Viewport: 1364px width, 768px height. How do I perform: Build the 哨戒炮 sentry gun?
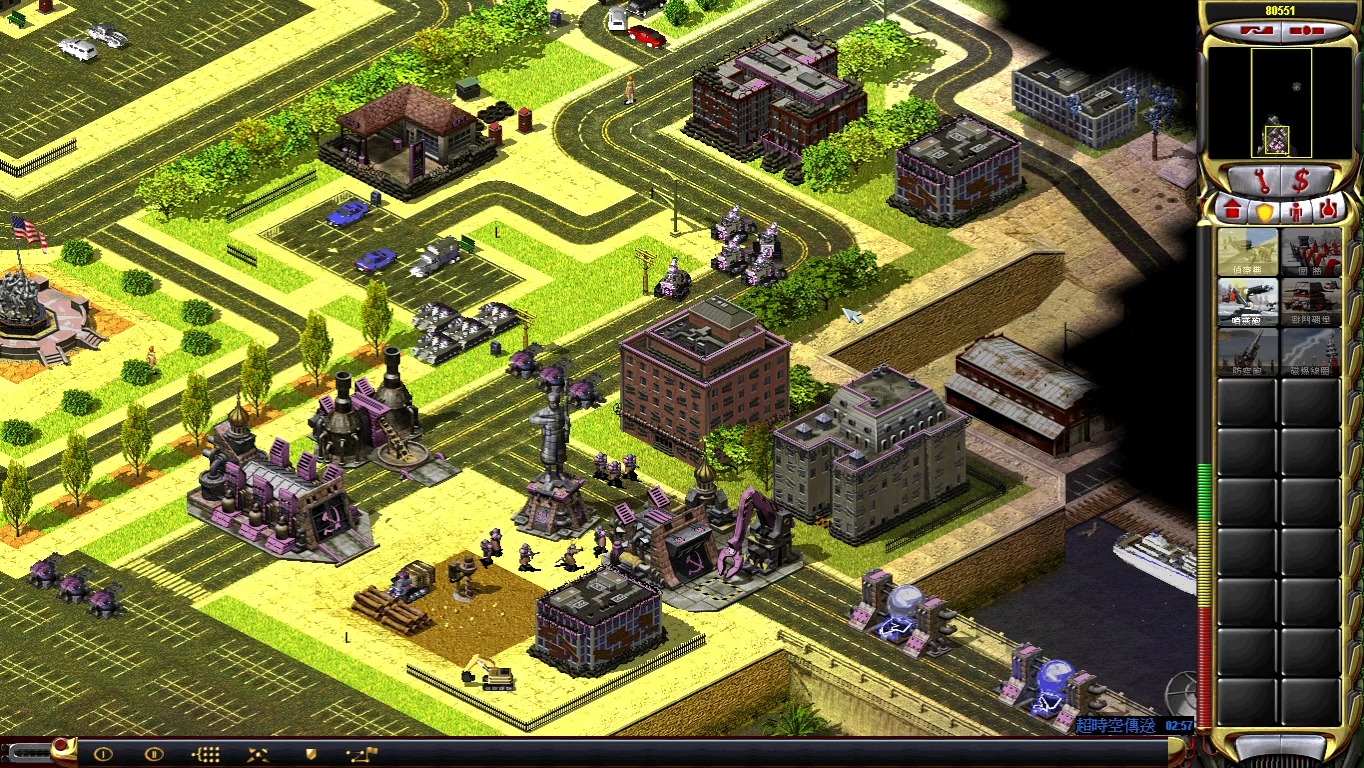point(1247,301)
